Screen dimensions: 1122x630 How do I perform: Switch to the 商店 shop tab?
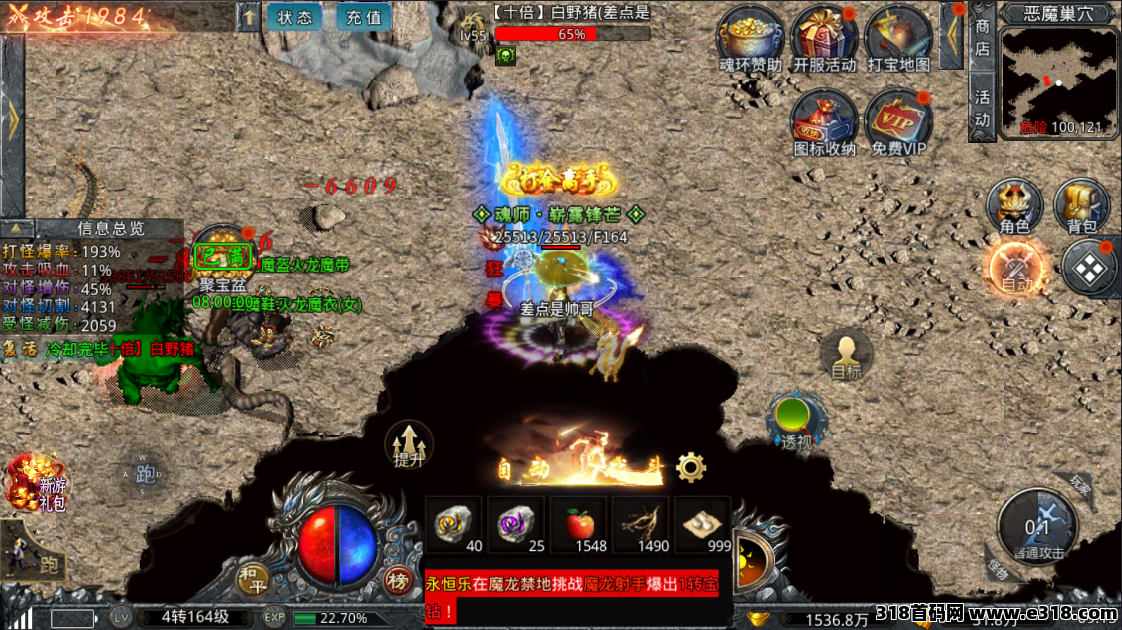pos(982,38)
